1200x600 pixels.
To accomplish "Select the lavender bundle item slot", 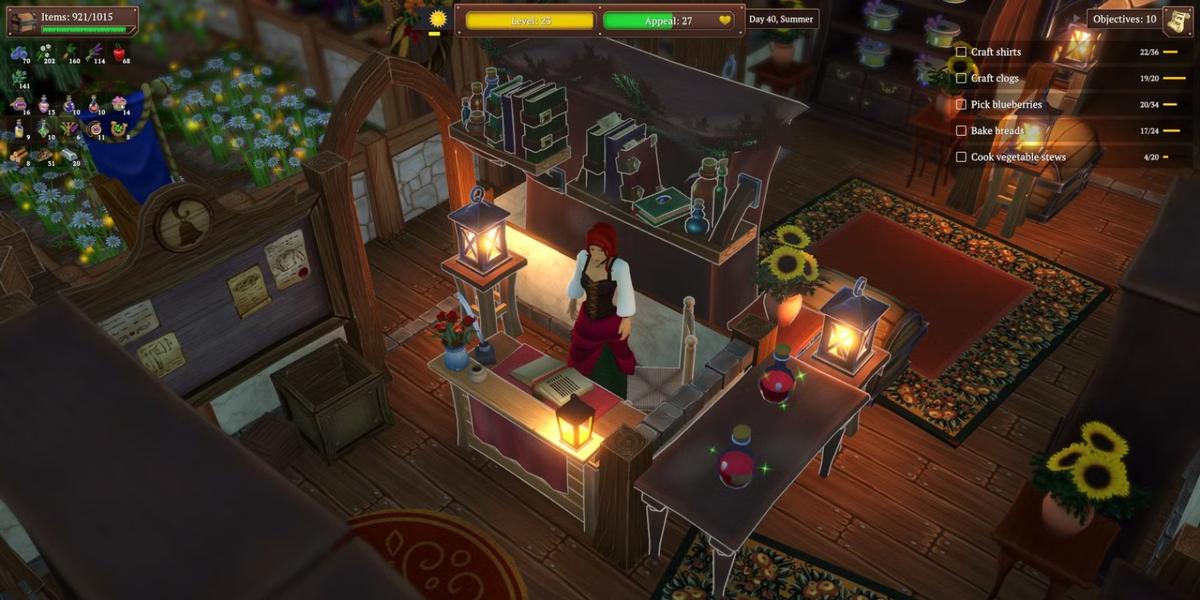I will click(x=95, y=53).
